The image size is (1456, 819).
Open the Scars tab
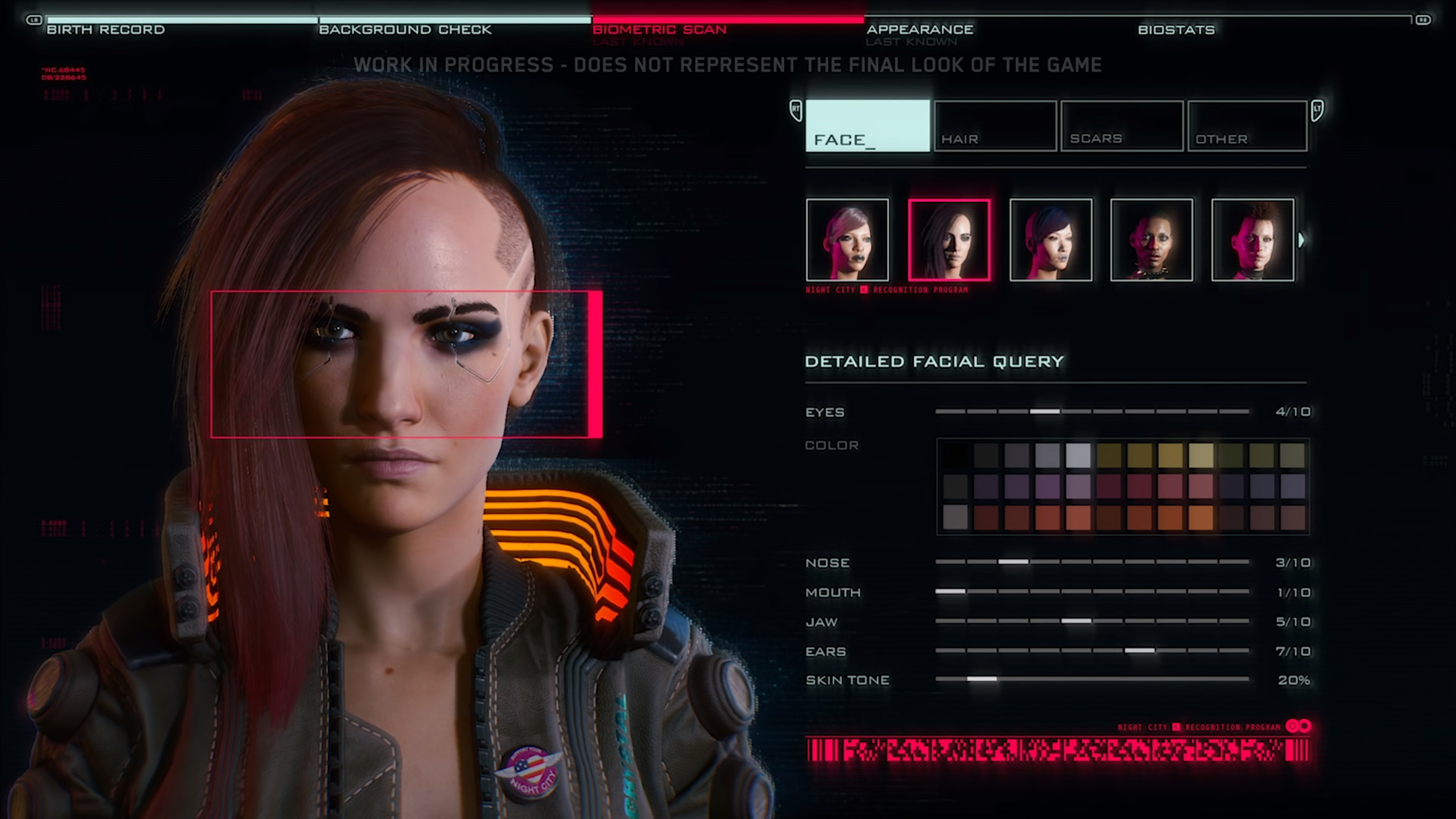click(x=1122, y=126)
